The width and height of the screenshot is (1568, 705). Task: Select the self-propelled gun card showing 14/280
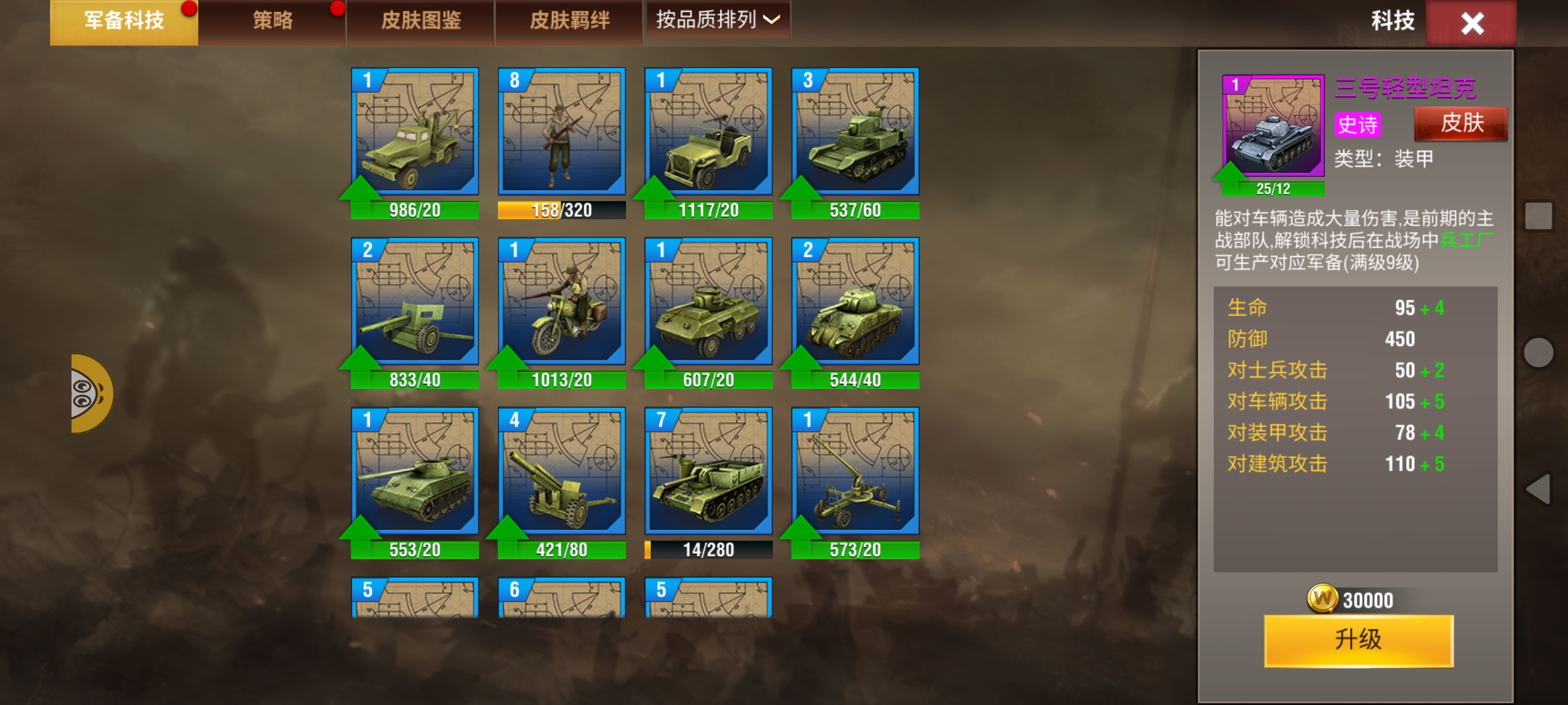[x=709, y=472]
